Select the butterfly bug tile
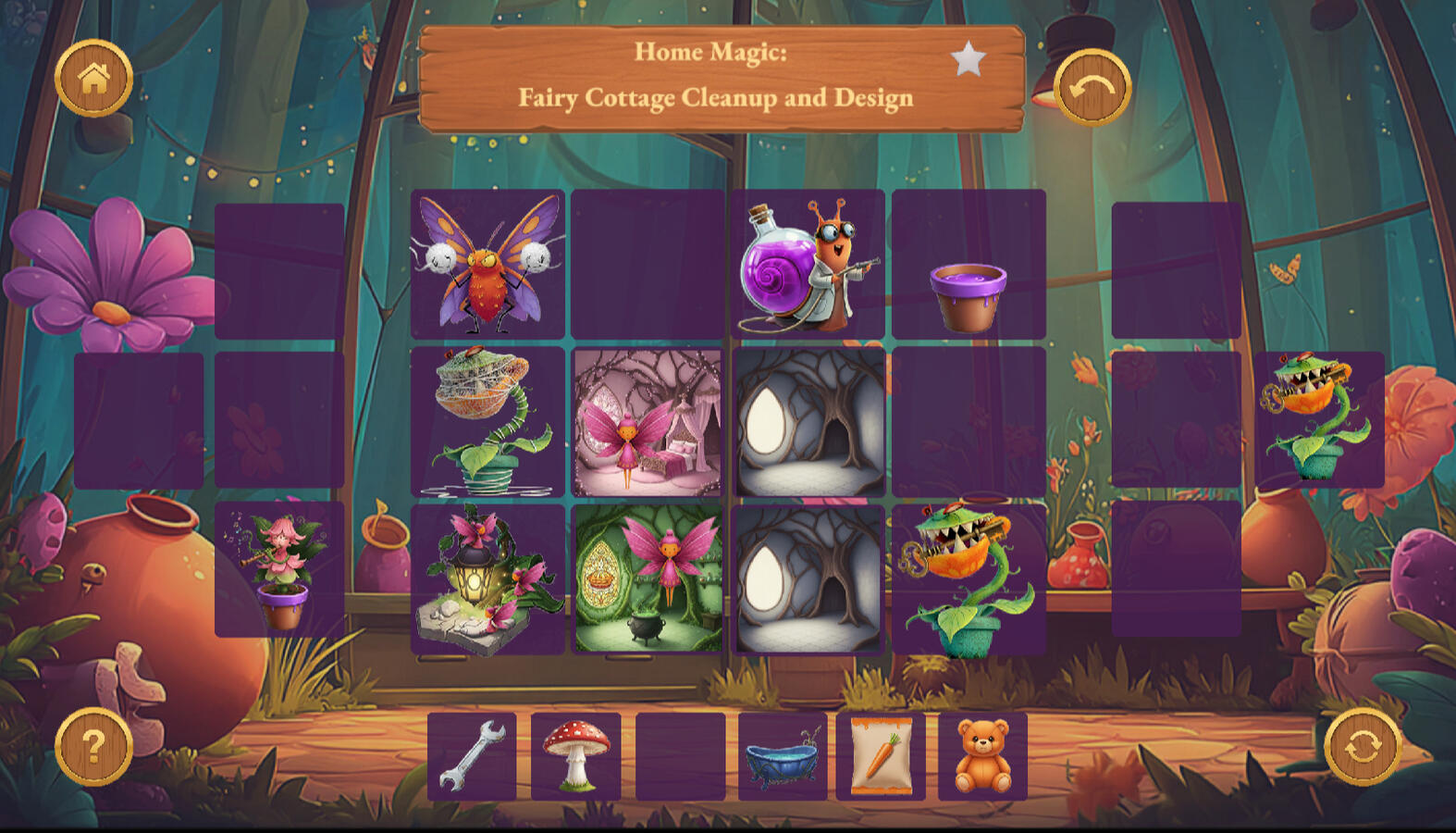This screenshot has width=1456, height=833. click(x=487, y=265)
